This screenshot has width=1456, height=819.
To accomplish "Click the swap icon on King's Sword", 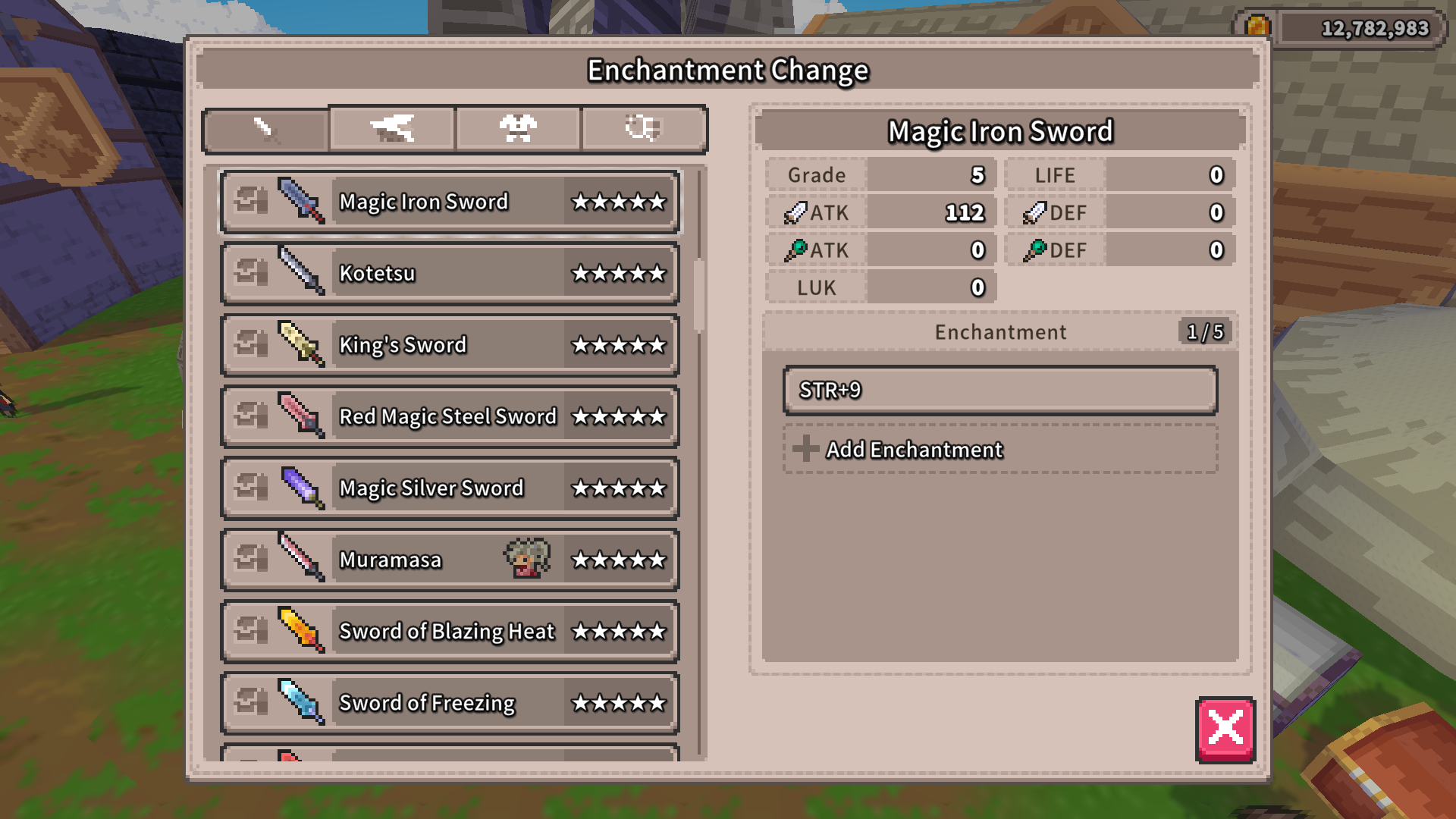I will [x=253, y=344].
